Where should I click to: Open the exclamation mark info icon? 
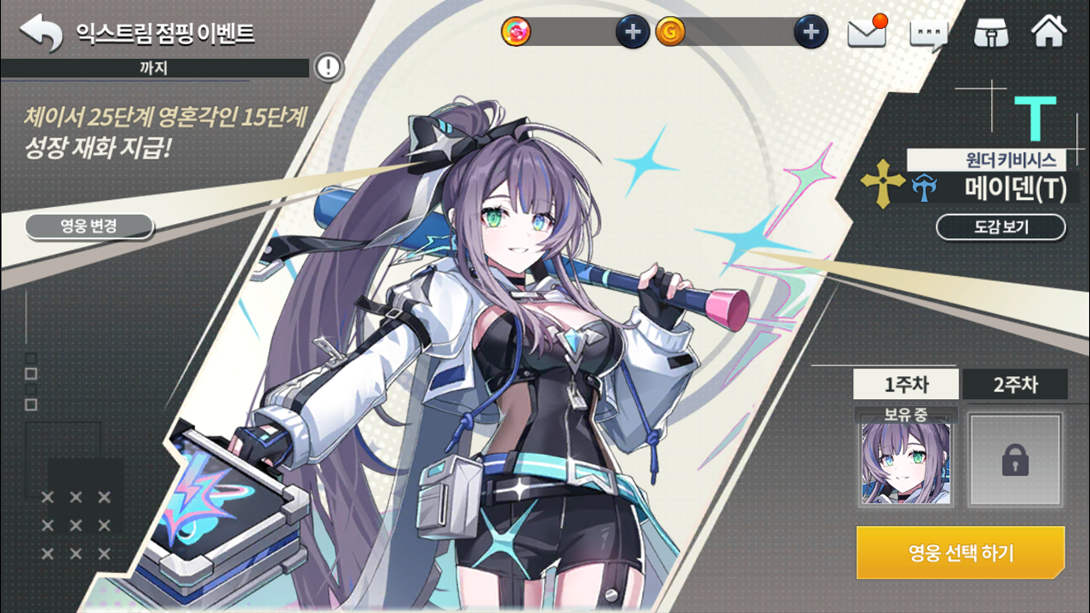click(x=328, y=67)
